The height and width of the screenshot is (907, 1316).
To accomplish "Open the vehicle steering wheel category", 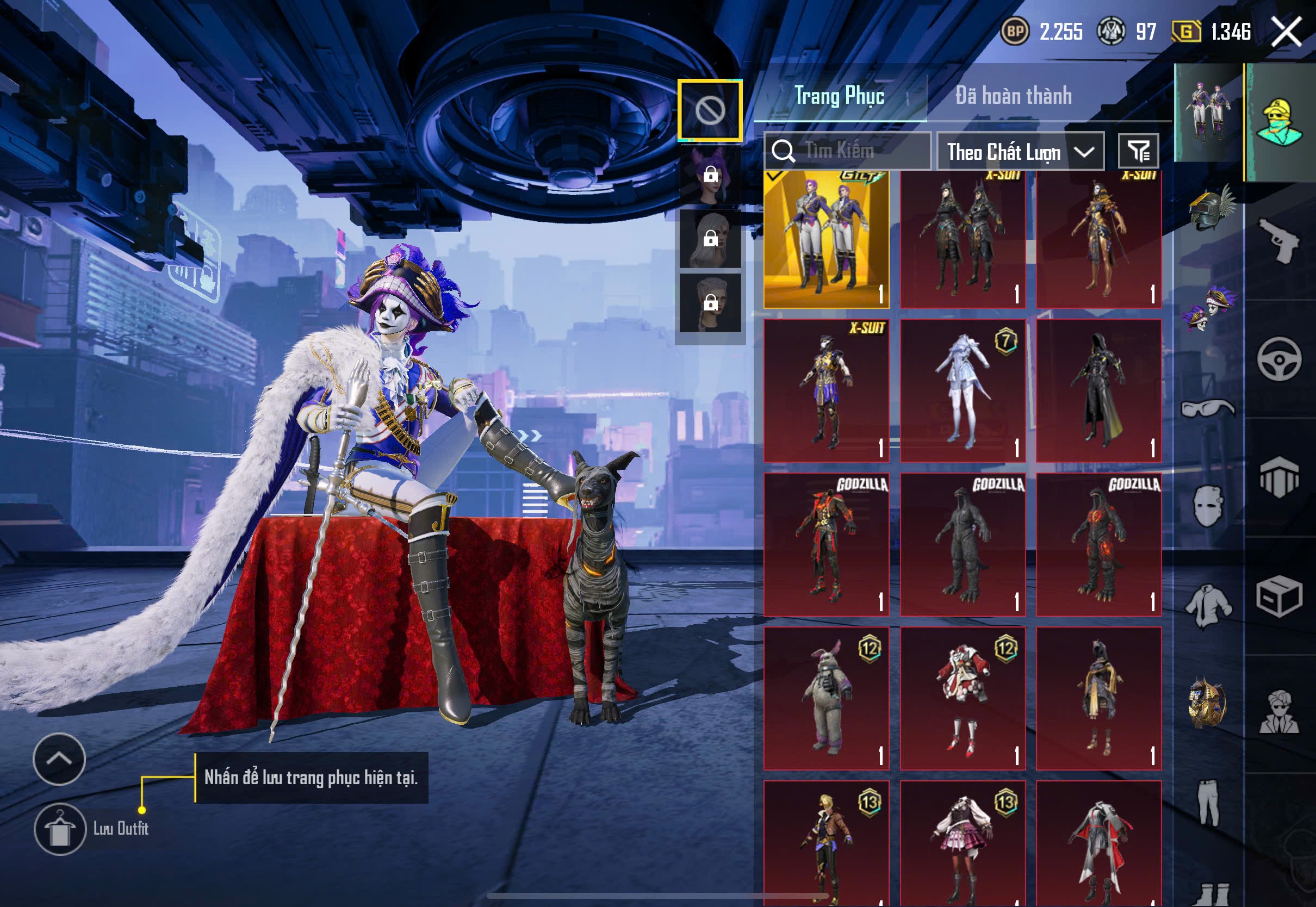I will (x=1279, y=359).
